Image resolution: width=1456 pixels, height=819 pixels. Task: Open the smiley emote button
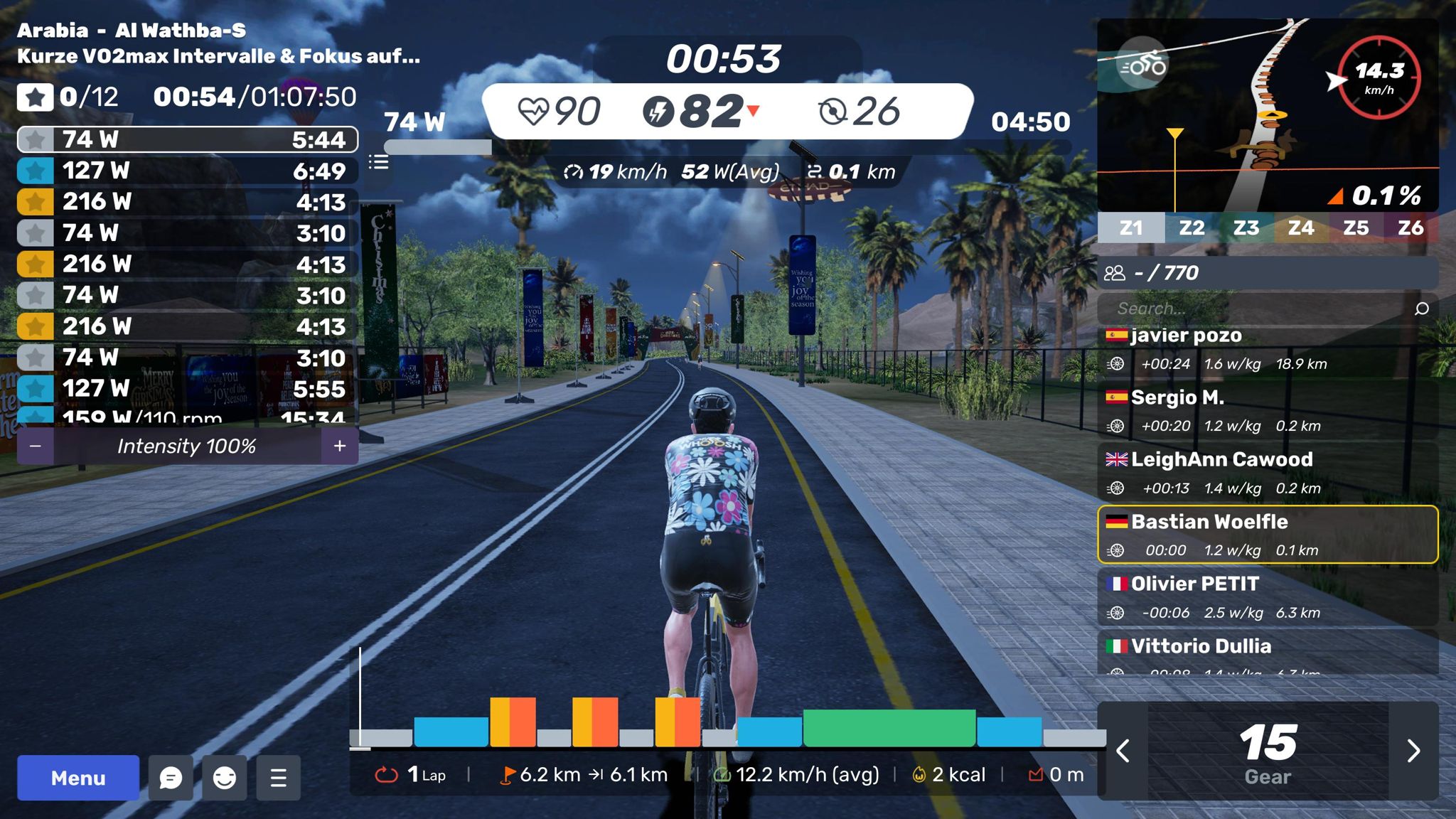(x=225, y=778)
